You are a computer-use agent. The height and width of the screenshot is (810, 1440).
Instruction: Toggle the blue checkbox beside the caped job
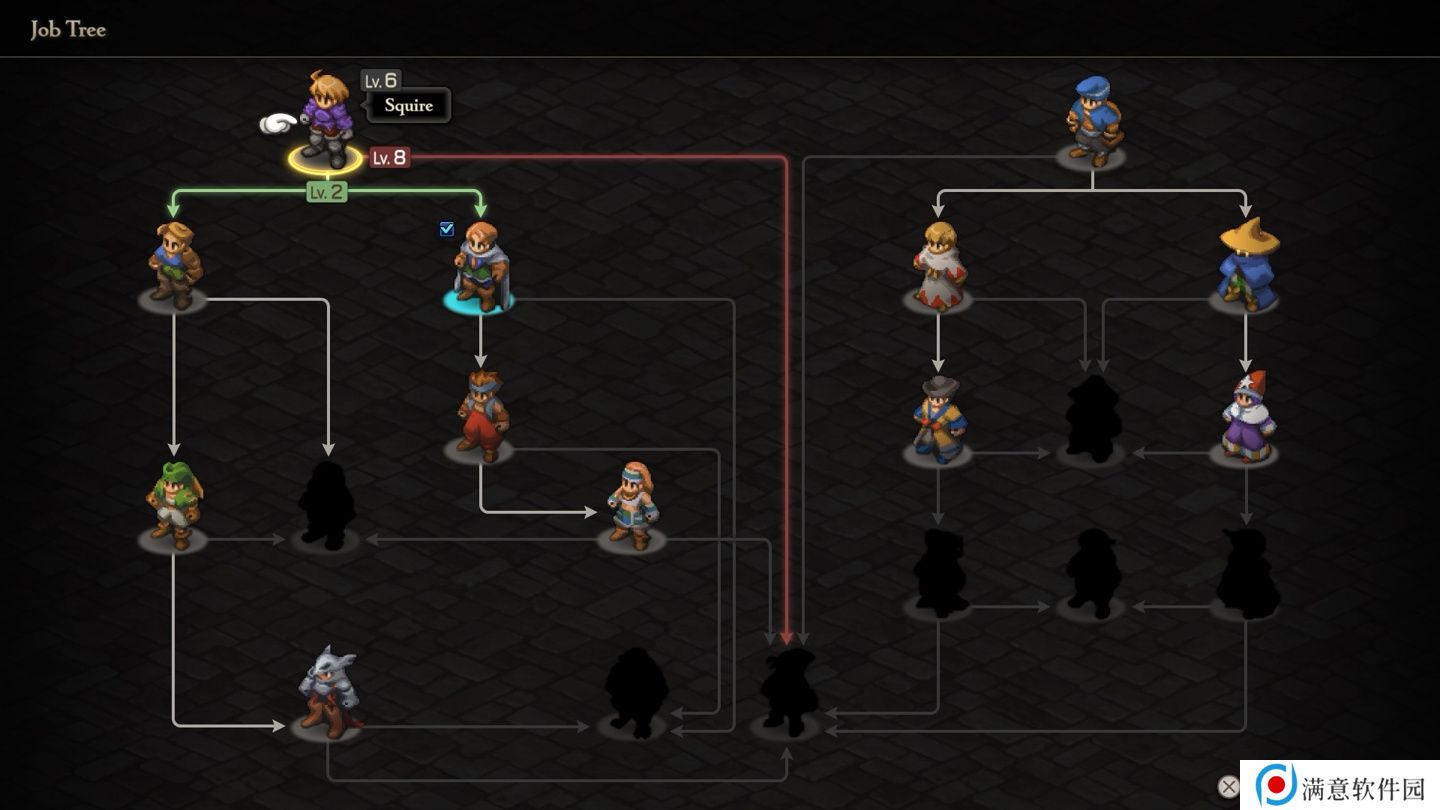(447, 229)
